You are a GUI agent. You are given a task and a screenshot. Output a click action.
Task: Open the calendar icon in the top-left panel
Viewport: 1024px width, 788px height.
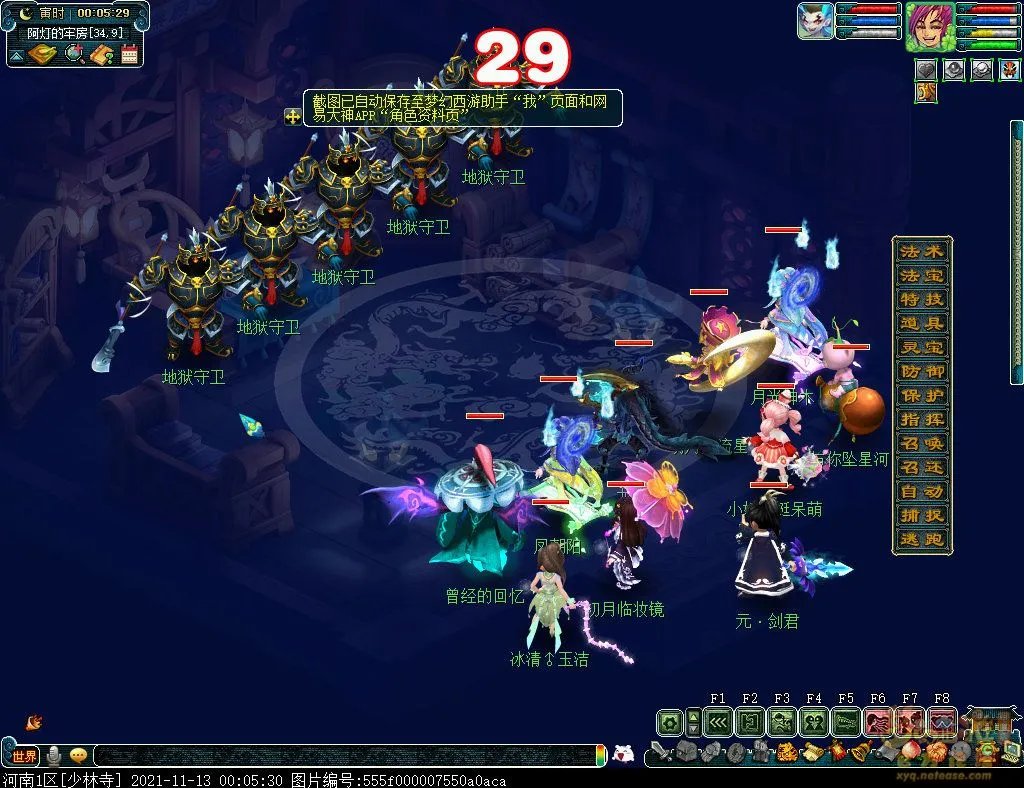click(x=129, y=55)
